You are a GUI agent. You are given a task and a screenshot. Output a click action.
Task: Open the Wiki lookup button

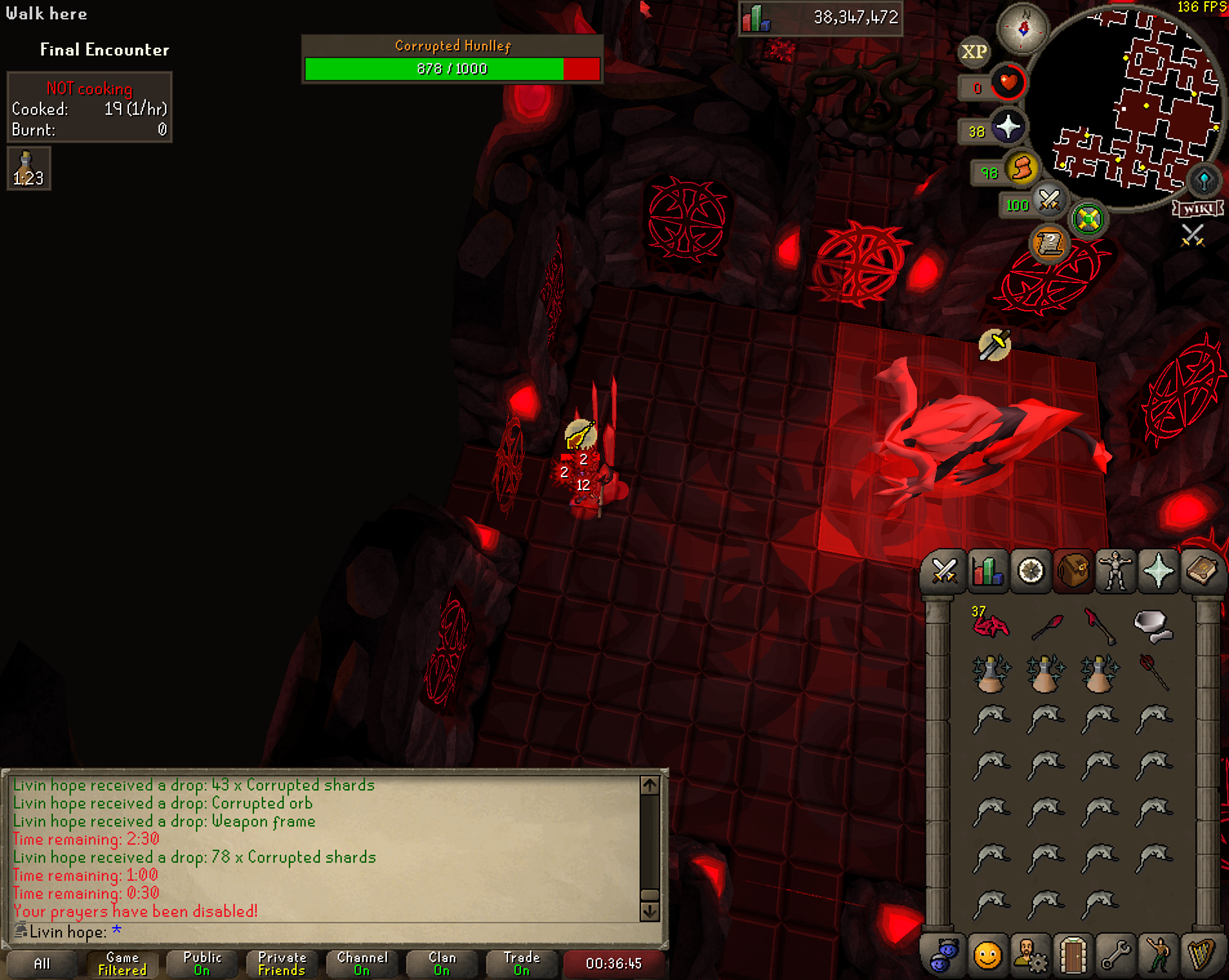1198,208
